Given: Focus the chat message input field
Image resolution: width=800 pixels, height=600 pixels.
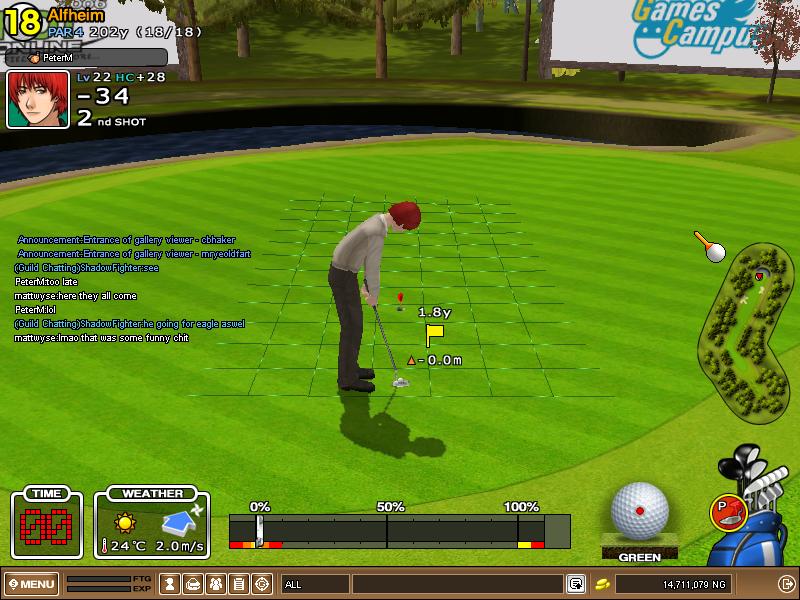Looking at the screenshot, I should click(x=456, y=584).
